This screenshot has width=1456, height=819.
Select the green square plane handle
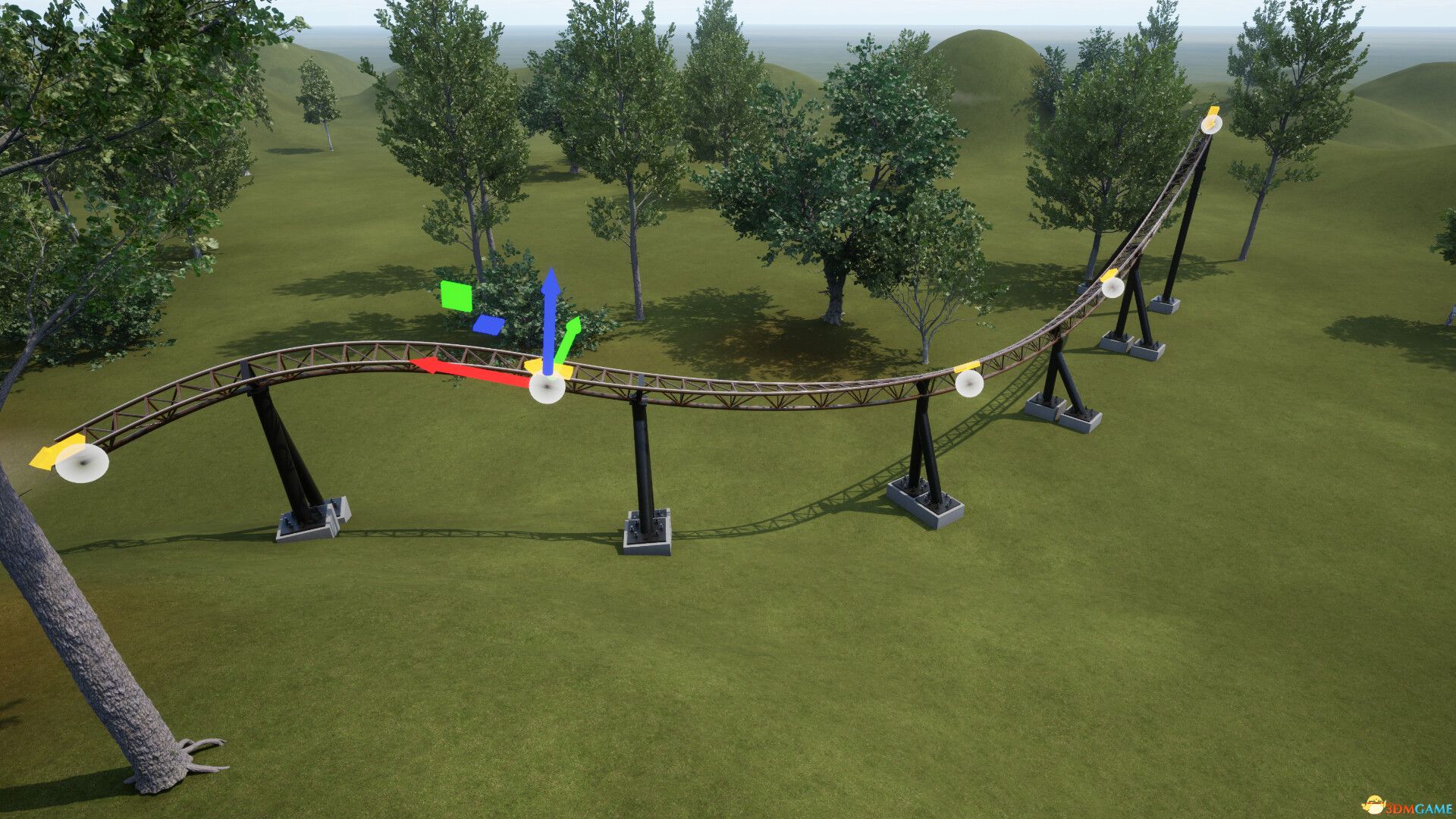pos(457,296)
